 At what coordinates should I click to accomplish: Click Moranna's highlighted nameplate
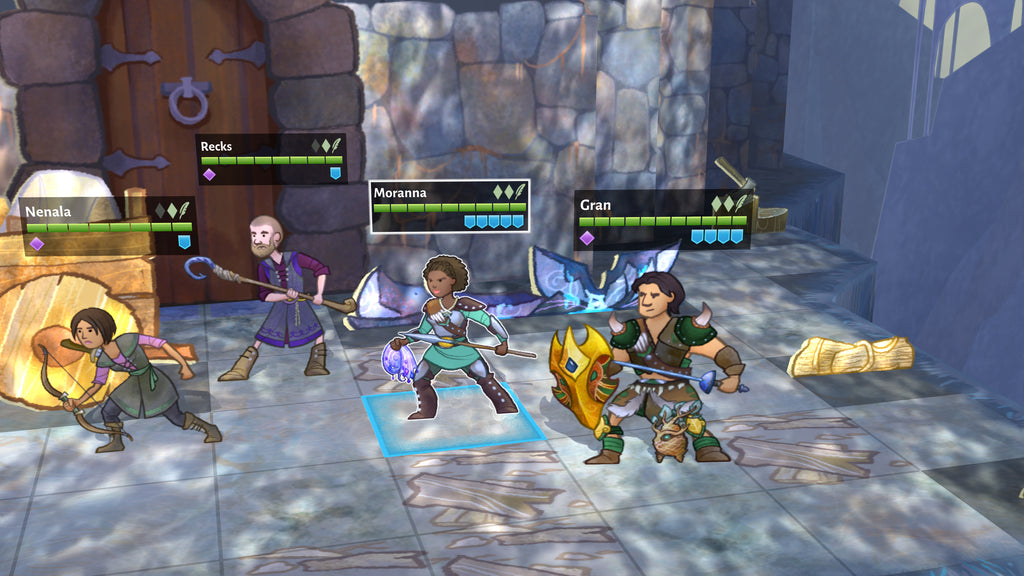(x=449, y=206)
